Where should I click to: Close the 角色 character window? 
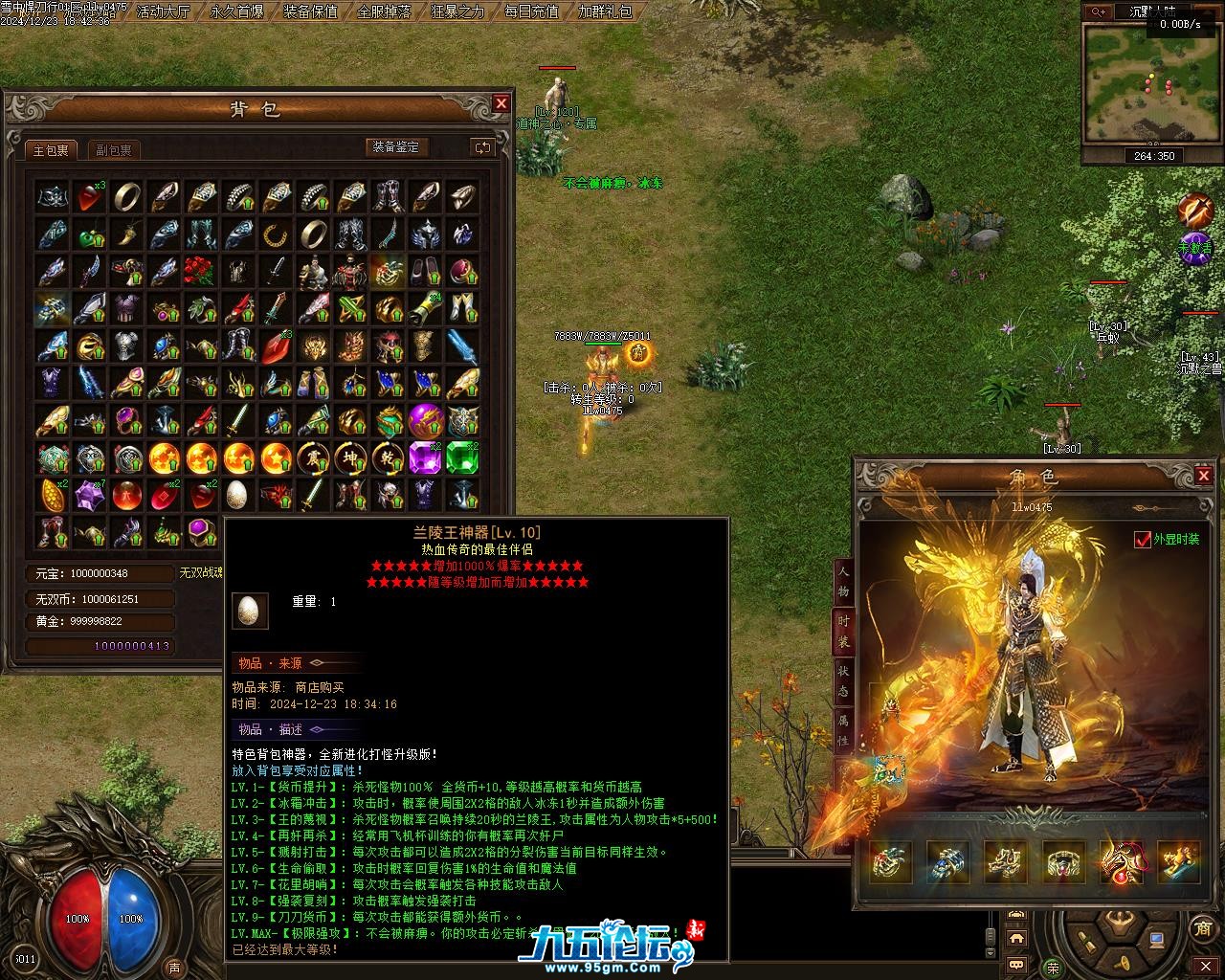(x=1204, y=476)
